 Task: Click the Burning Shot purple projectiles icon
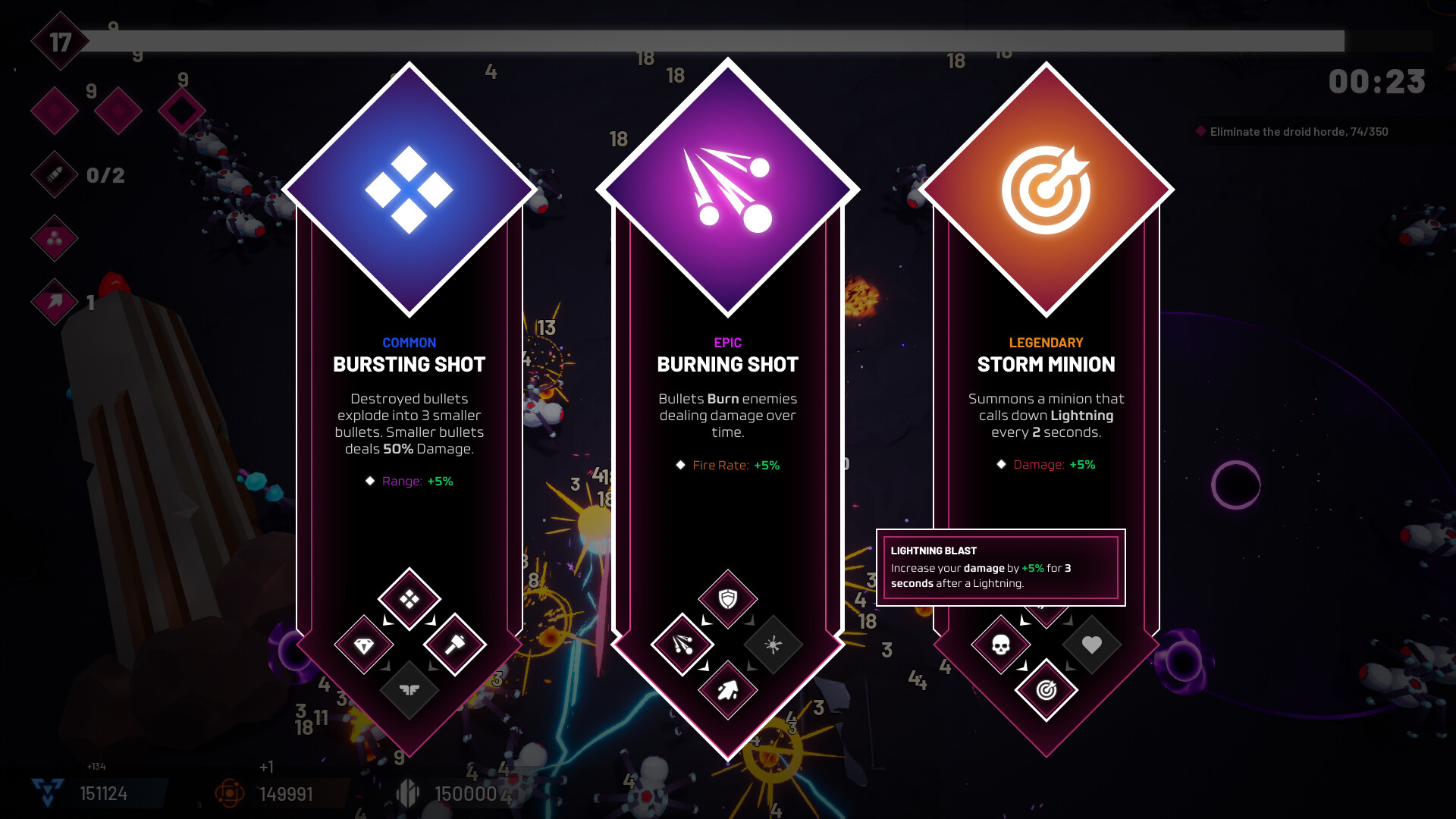pyautogui.click(x=726, y=190)
